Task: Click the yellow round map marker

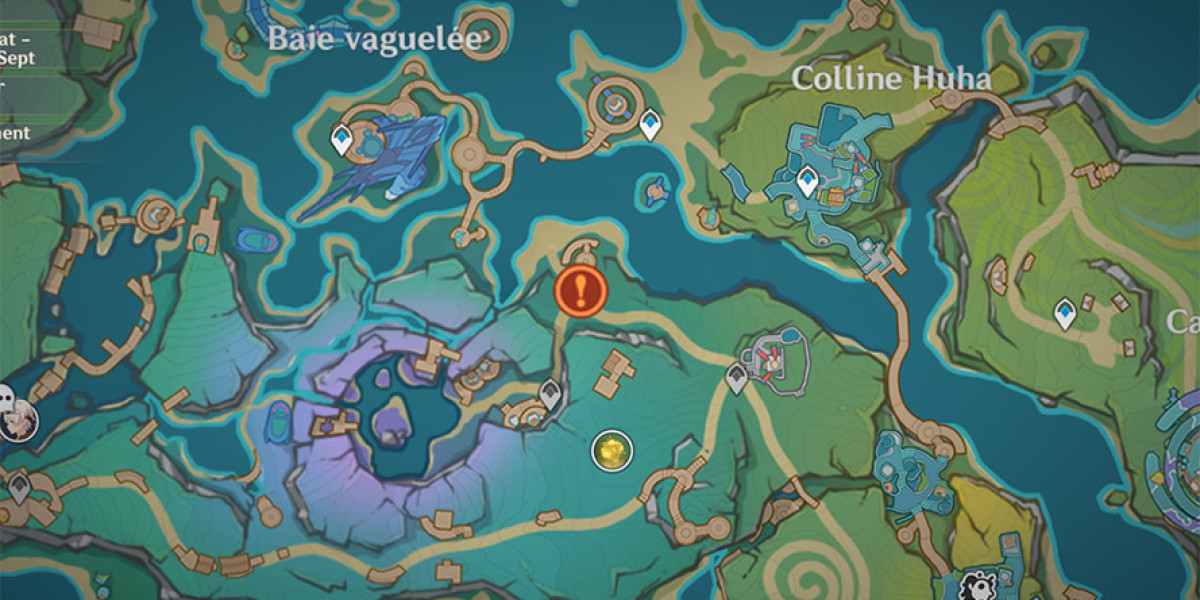Action: point(611,451)
